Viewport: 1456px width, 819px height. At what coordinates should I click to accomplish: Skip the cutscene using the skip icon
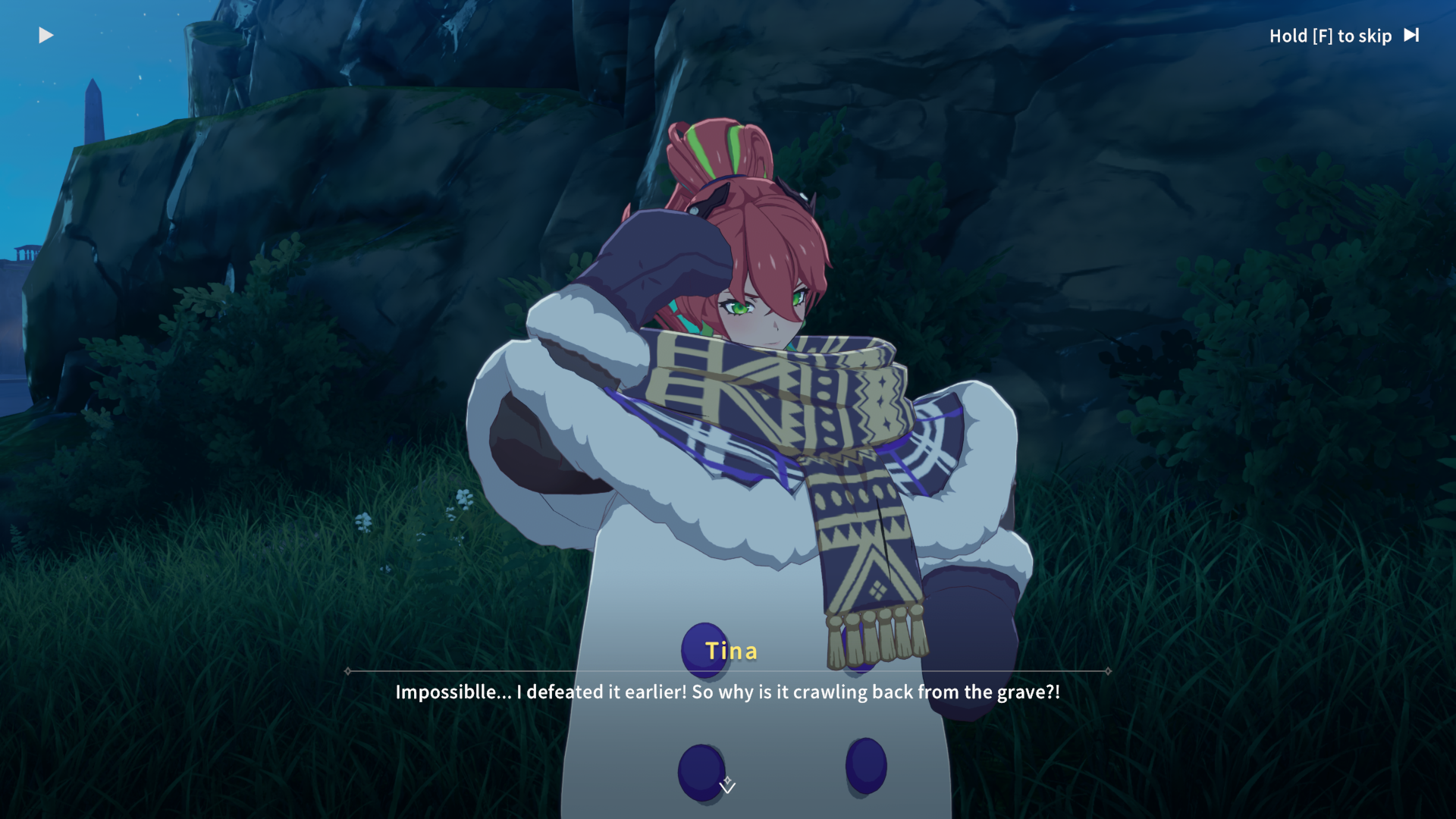(1411, 36)
